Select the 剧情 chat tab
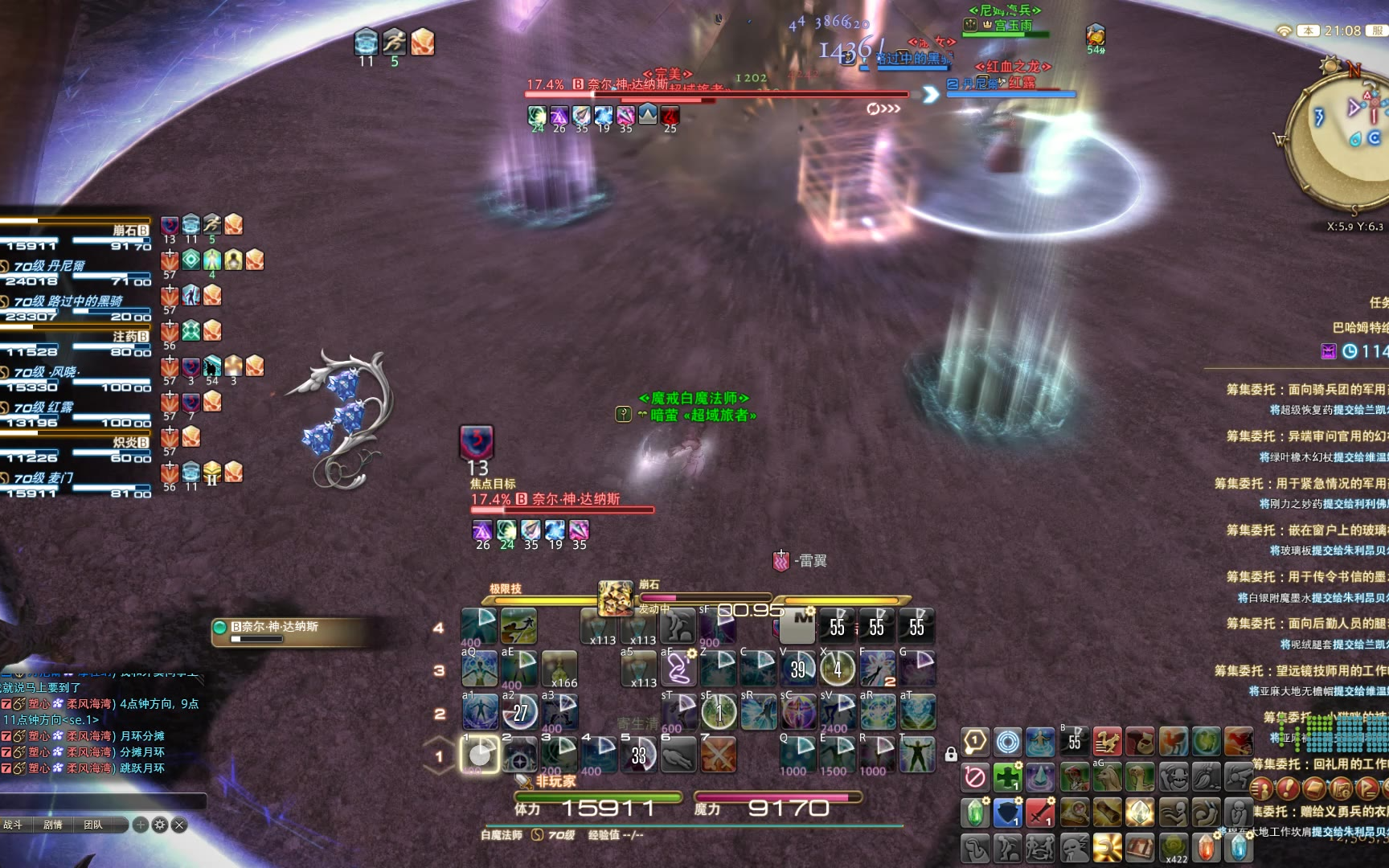This screenshot has height=868, width=1389. pos(53,825)
